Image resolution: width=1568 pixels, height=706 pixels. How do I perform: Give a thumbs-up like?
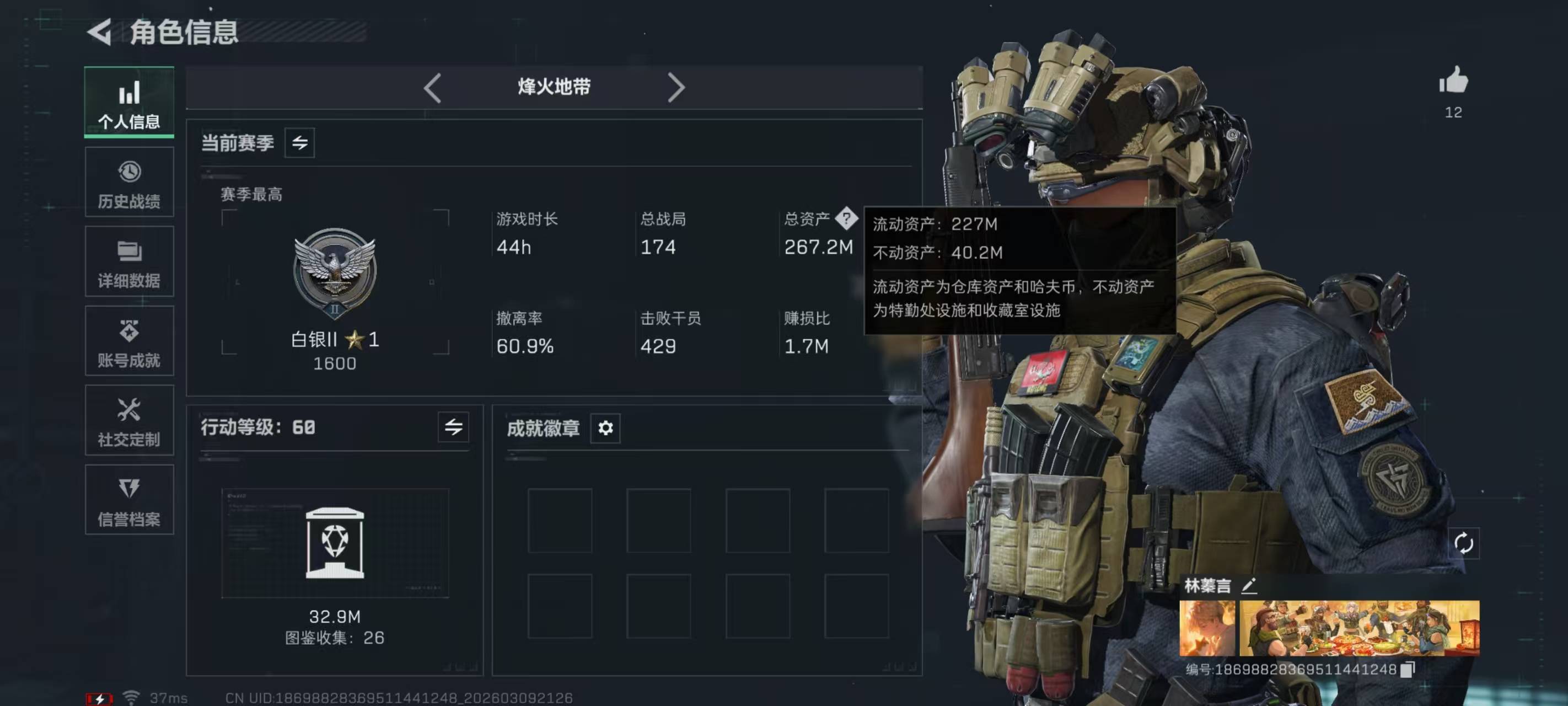pyautogui.click(x=1453, y=81)
